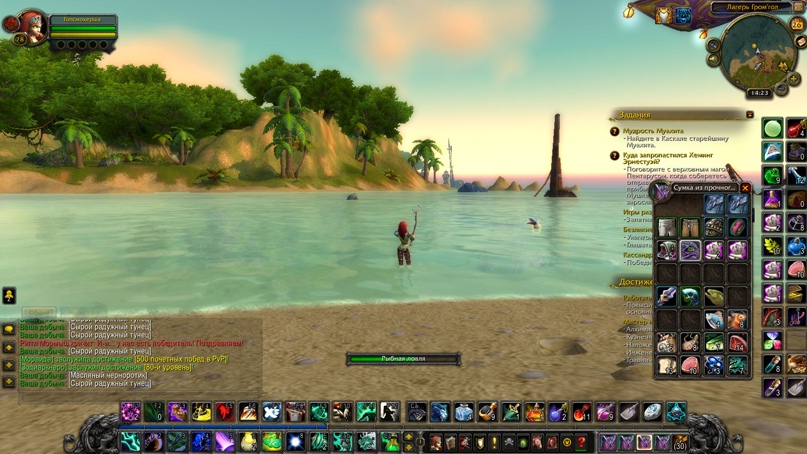Viewport: 807px width, 454px height.
Task: Open the red question mark help button
Action: tap(581, 442)
